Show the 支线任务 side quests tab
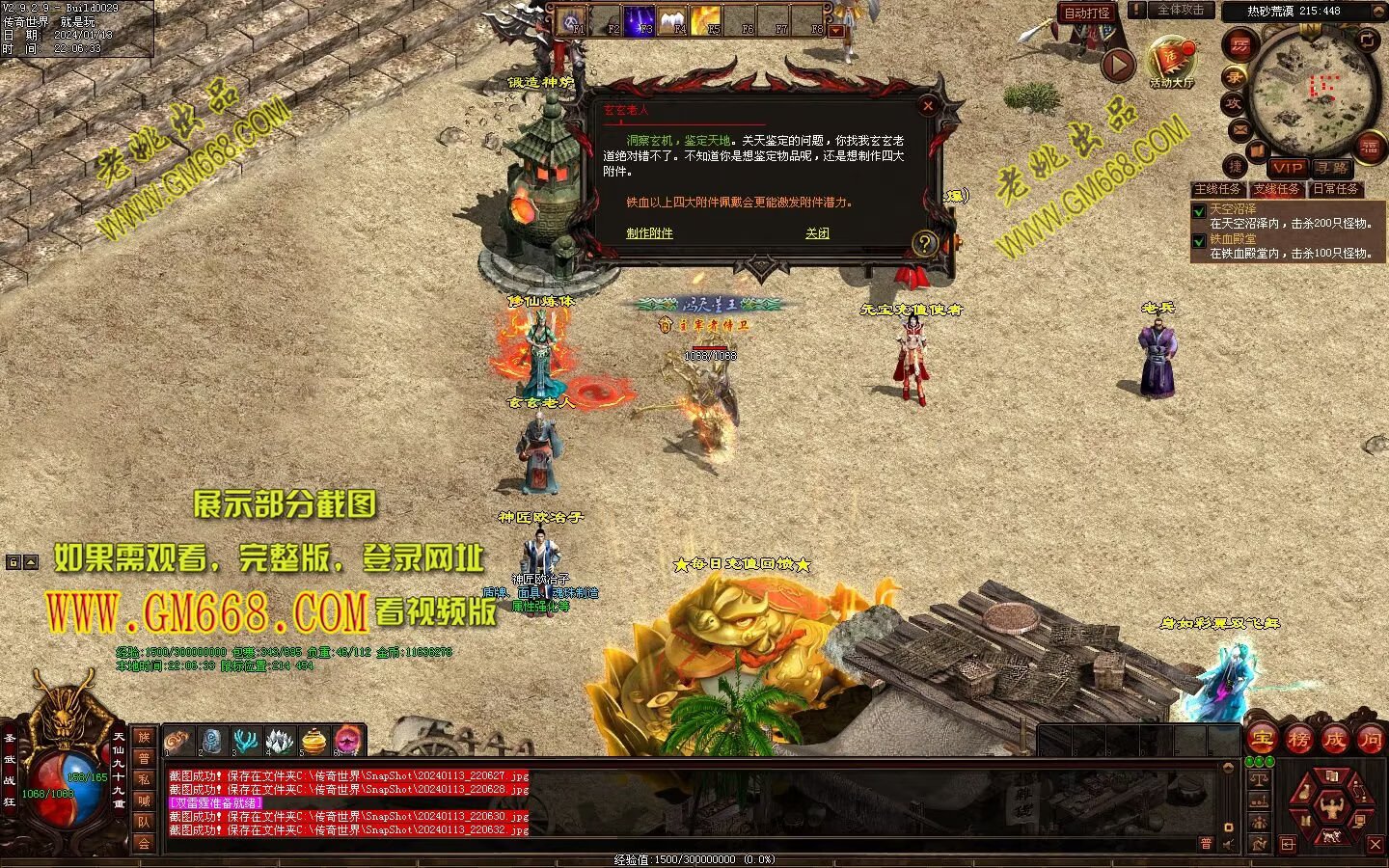This screenshot has width=1389, height=868. tap(1277, 189)
